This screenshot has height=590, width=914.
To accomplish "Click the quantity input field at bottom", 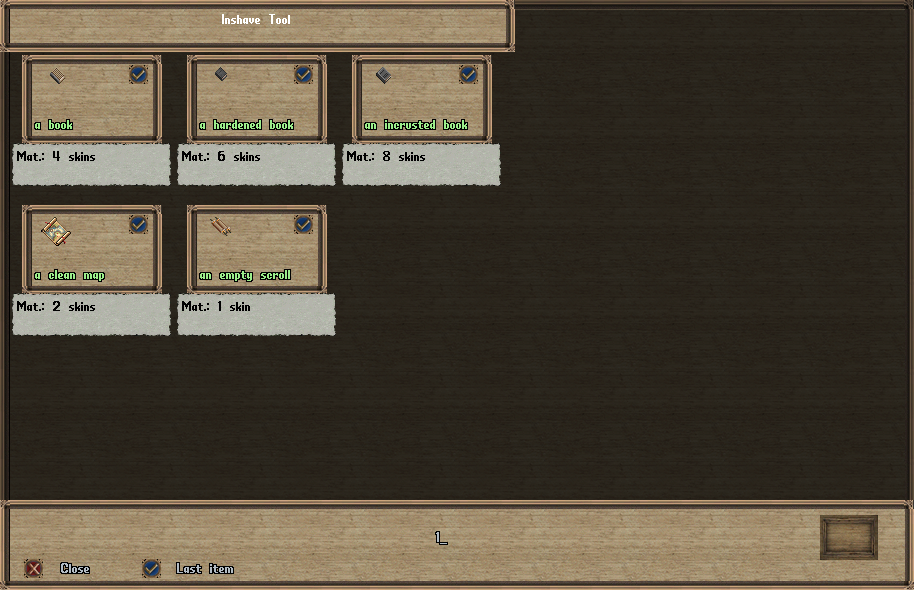I will (440, 538).
